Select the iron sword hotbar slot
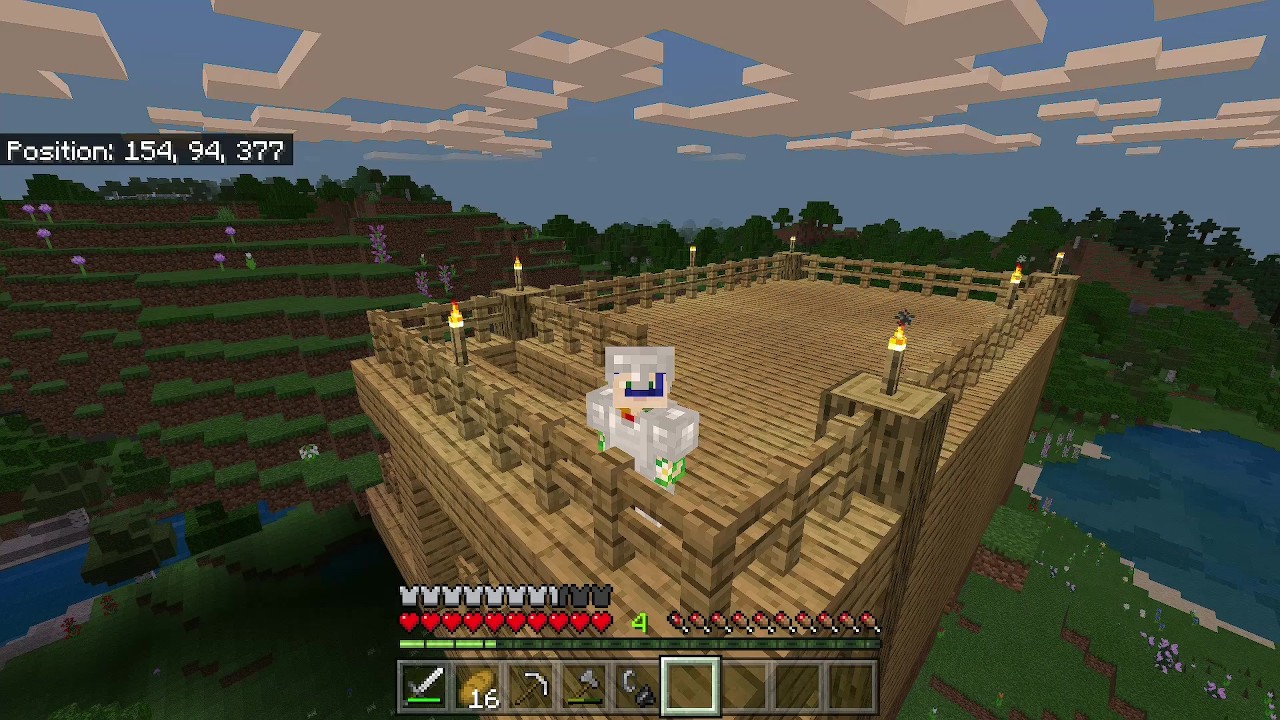Screen dimensions: 1280x720 (424, 687)
